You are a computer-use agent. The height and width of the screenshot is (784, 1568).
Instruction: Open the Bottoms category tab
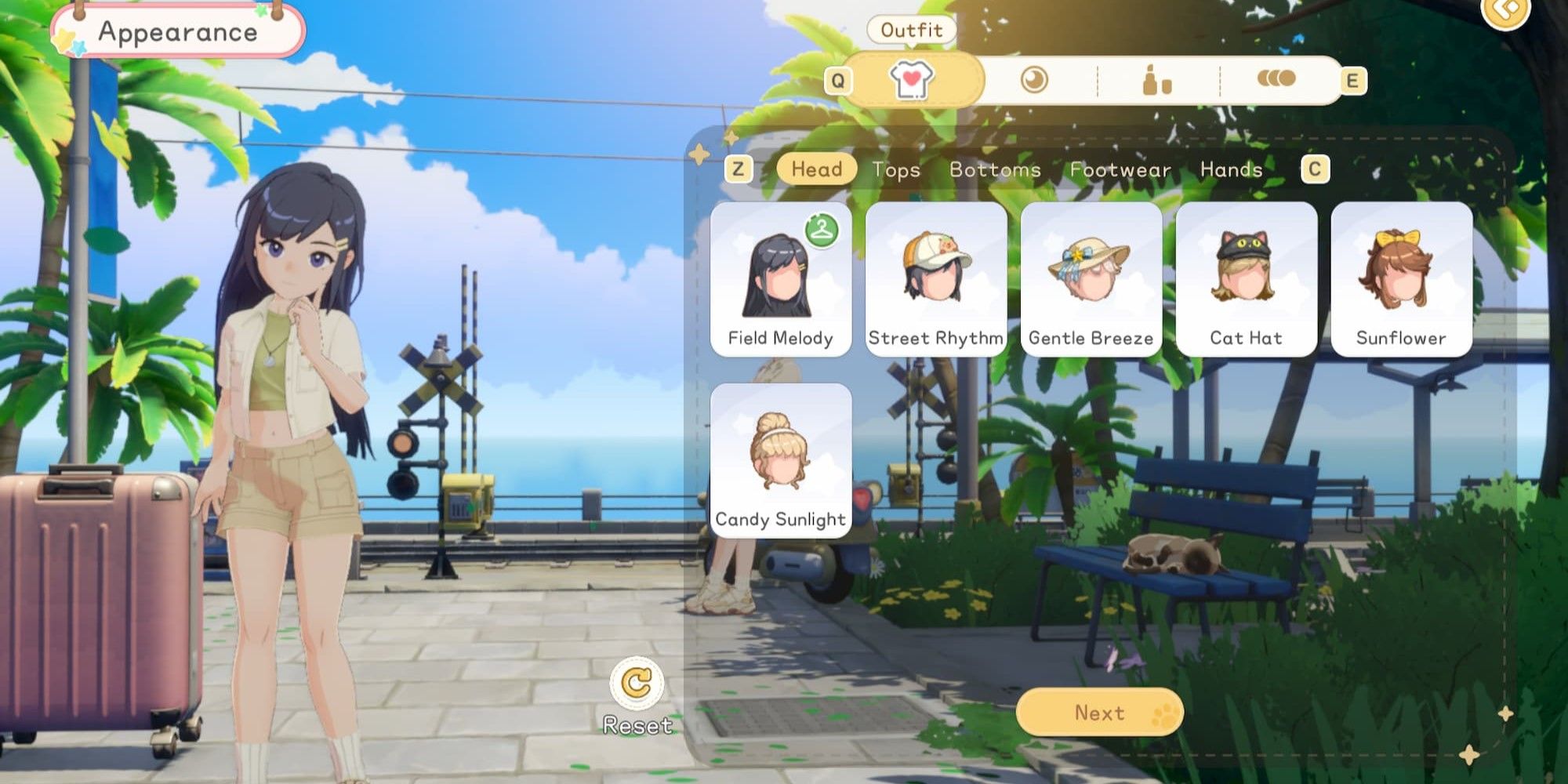point(994,170)
